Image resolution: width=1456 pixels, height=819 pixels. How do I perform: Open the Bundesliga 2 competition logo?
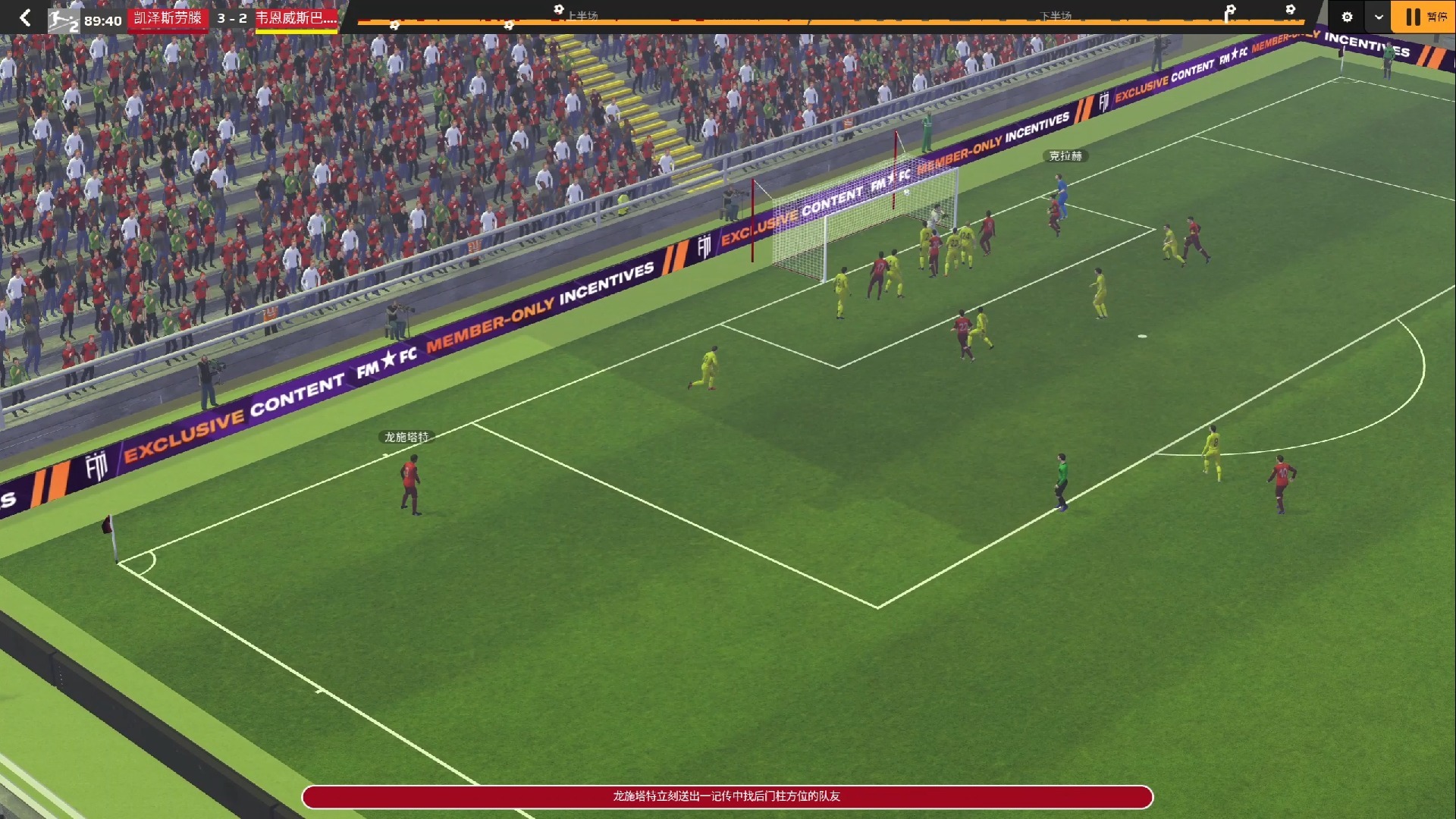(x=64, y=20)
